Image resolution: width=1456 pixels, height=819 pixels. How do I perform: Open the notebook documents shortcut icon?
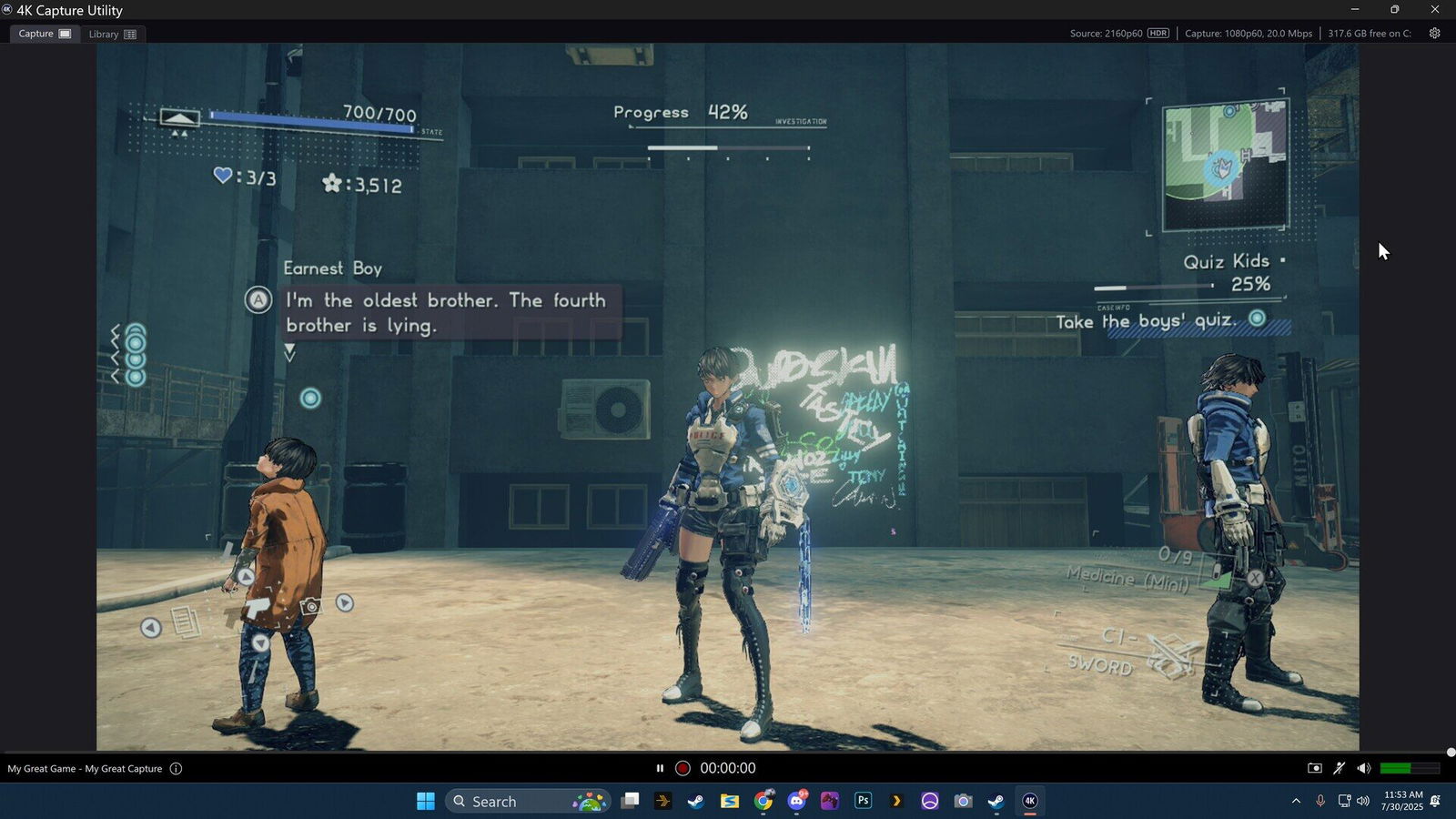tap(186, 622)
